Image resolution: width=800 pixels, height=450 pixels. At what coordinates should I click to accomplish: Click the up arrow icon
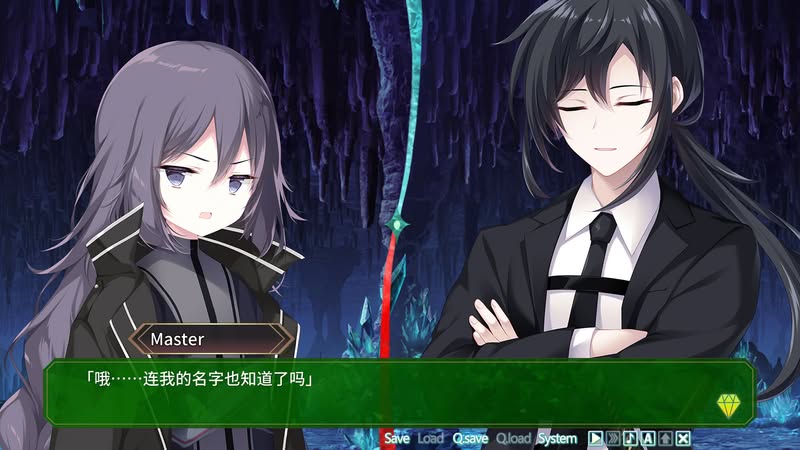666,438
